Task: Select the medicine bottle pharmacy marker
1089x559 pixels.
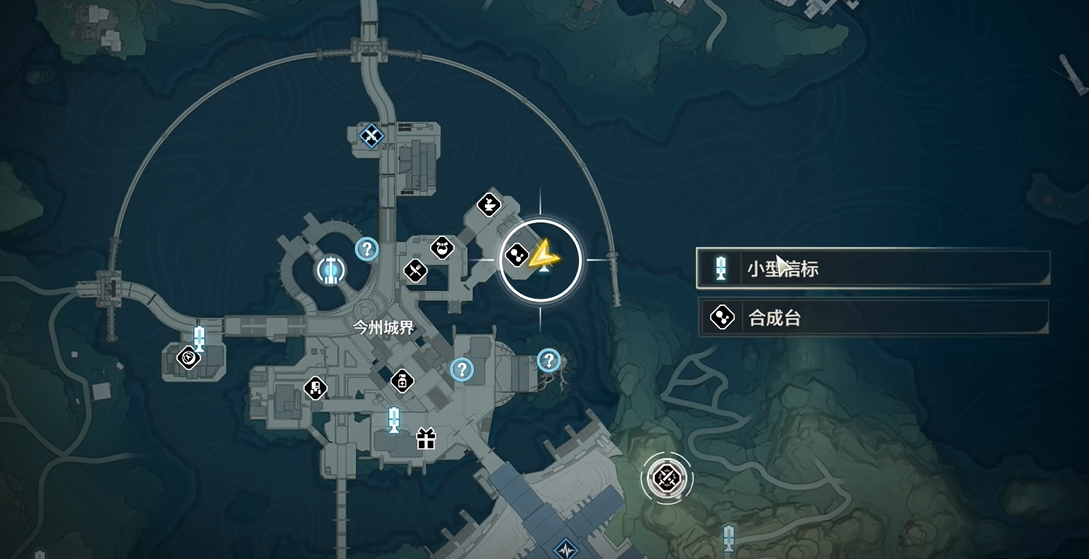Action: pyautogui.click(x=402, y=381)
